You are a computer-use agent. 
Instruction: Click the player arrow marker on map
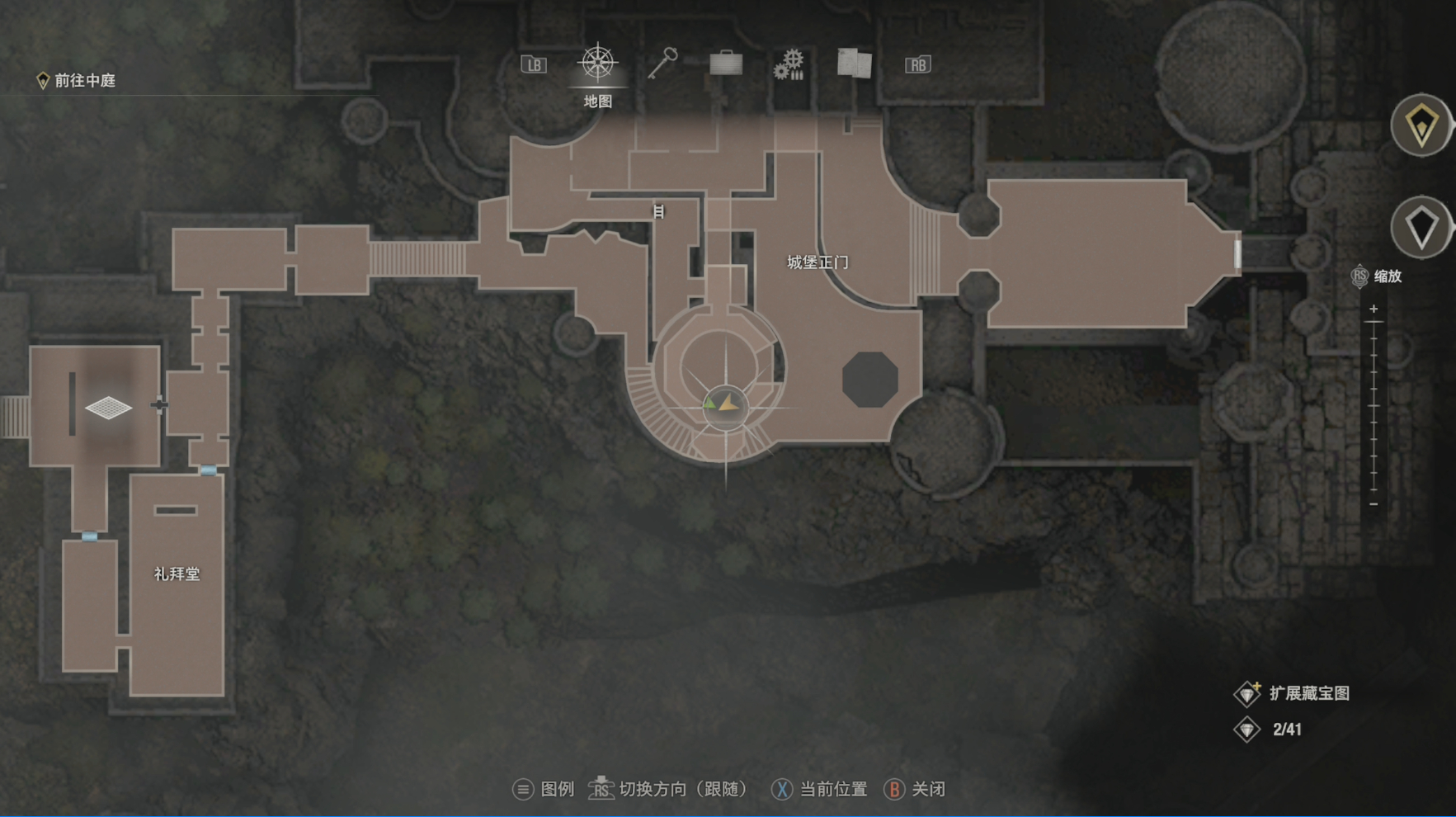726,404
